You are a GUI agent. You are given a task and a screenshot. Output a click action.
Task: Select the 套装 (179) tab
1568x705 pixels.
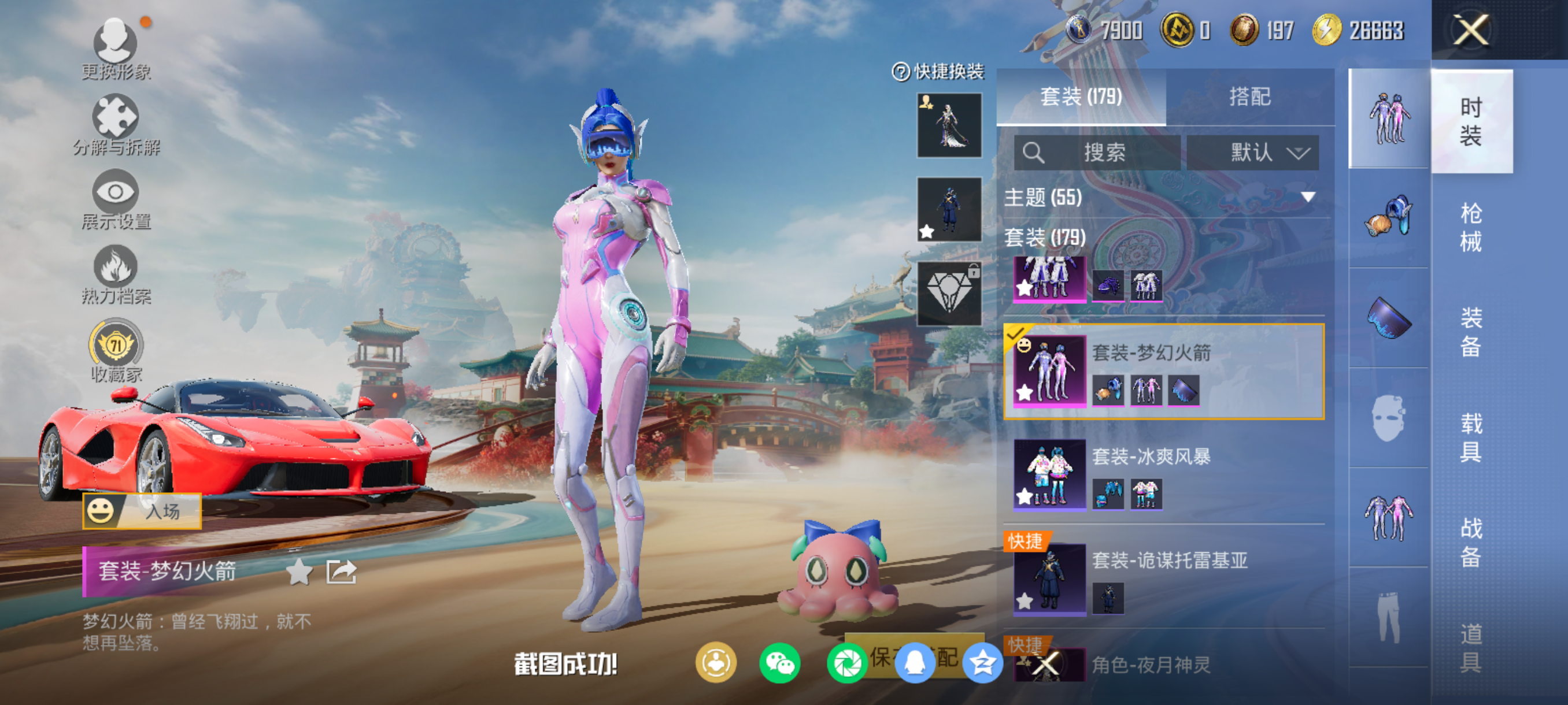click(x=1081, y=97)
